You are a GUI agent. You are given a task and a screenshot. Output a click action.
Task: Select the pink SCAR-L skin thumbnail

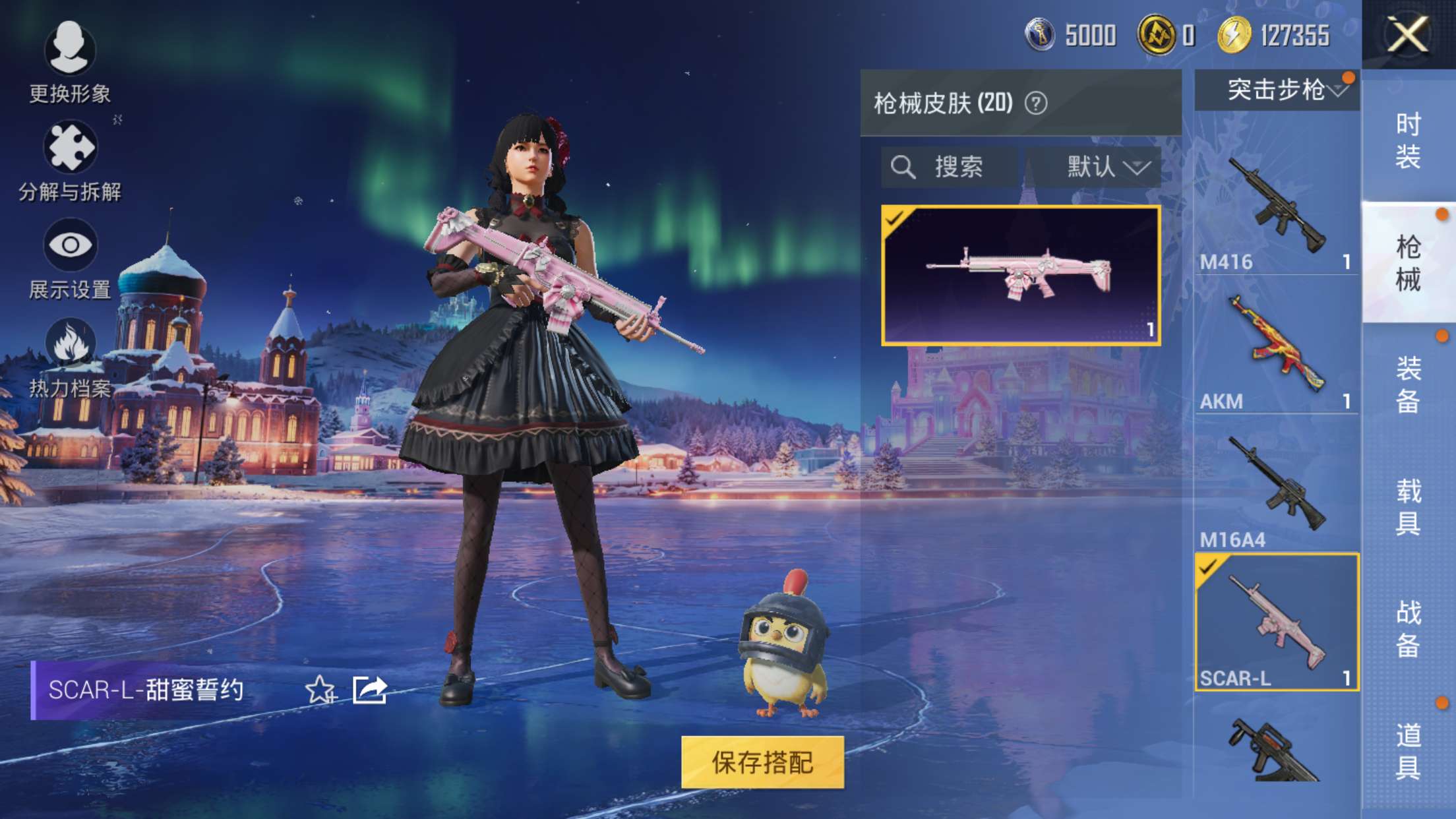(1021, 275)
